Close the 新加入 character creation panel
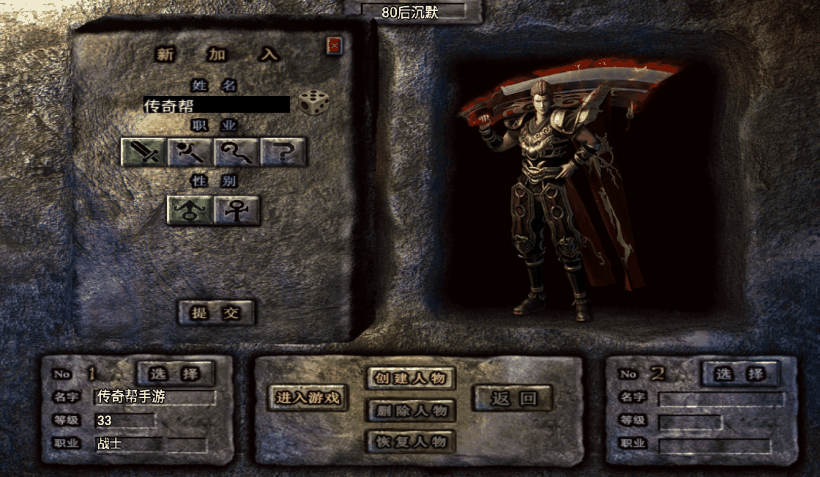Image resolution: width=820 pixels, height=477 pixels. point(334,46)
